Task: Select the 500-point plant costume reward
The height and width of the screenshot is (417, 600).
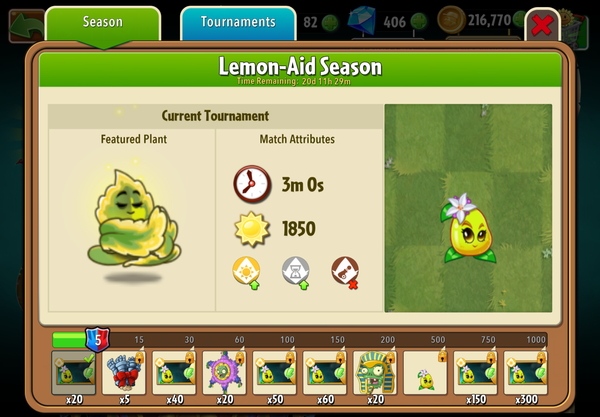Action: click(x=425, y=374)
